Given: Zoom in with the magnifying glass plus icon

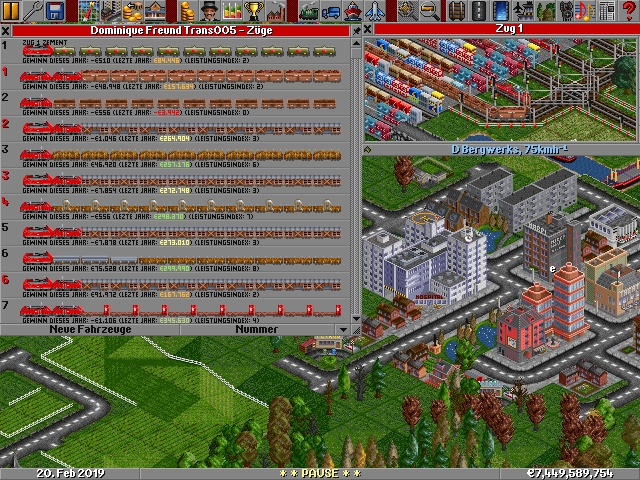Looking at the screenshot, I should [x=406, y=11].
